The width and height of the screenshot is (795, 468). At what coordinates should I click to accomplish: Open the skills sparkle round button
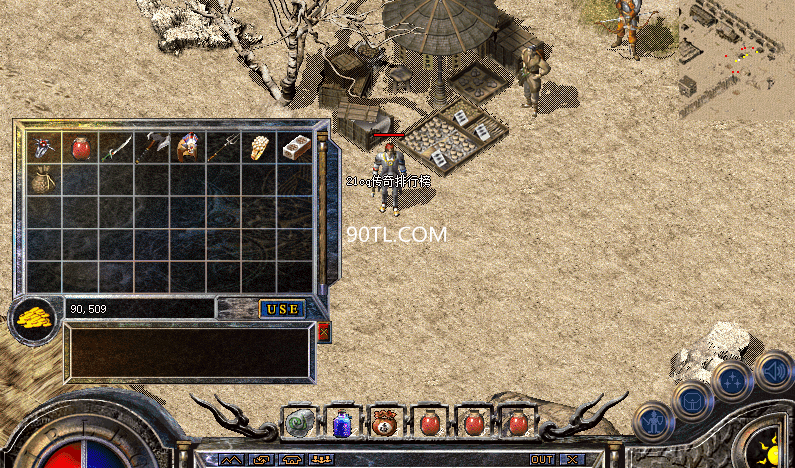733,381
